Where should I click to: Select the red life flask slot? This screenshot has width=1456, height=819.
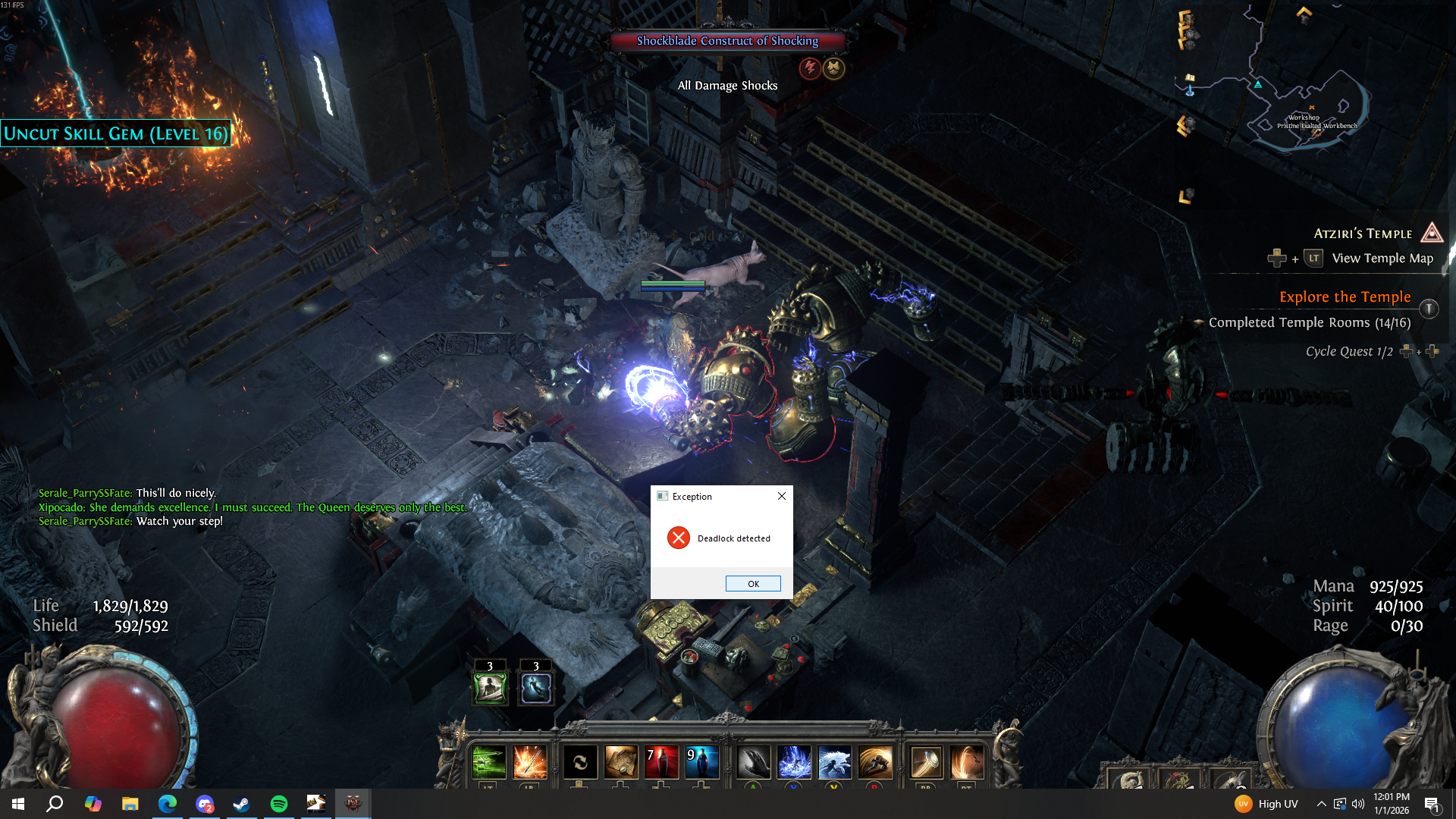pos(661,761)
